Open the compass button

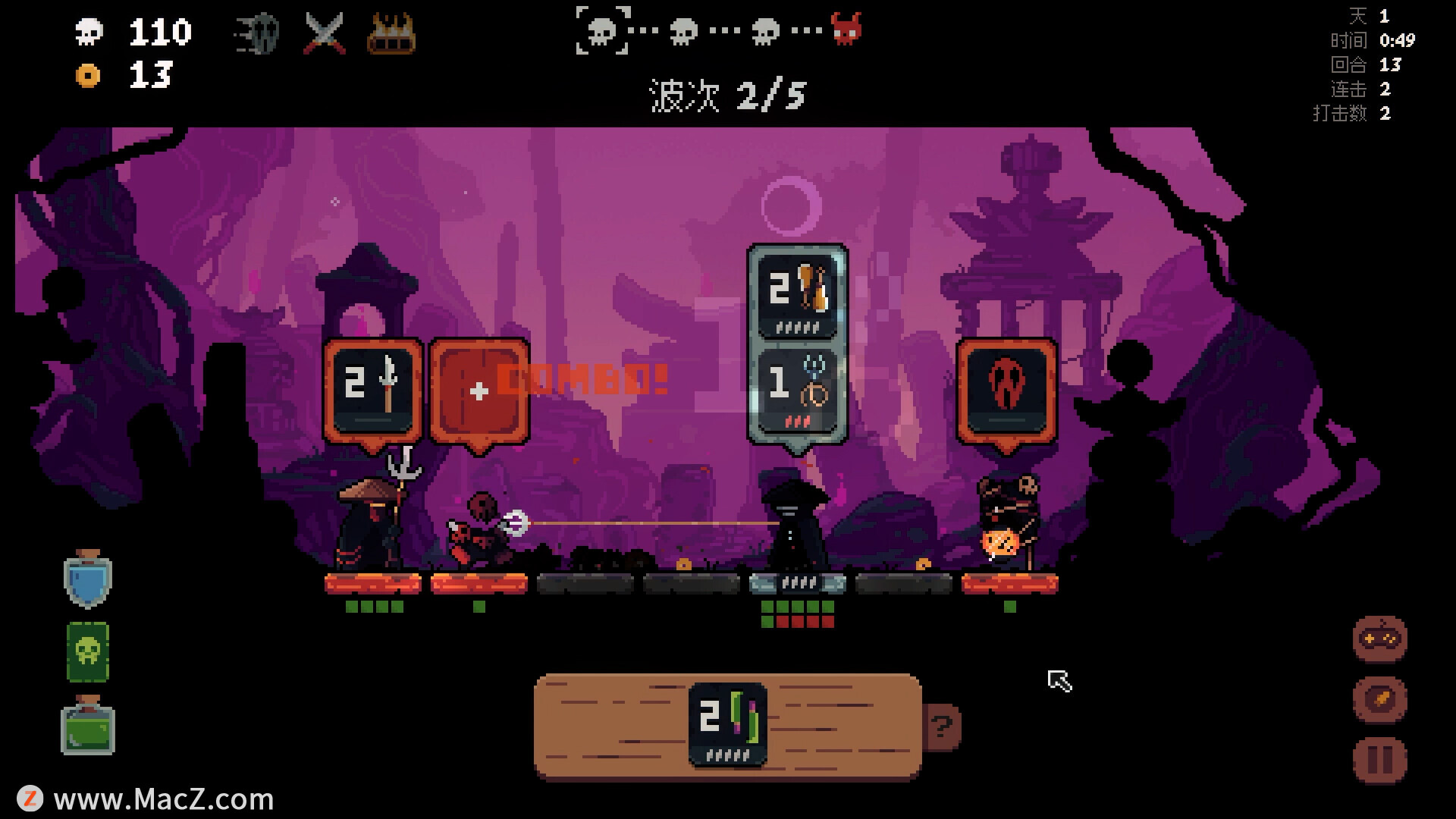(x=1379, y=699)
